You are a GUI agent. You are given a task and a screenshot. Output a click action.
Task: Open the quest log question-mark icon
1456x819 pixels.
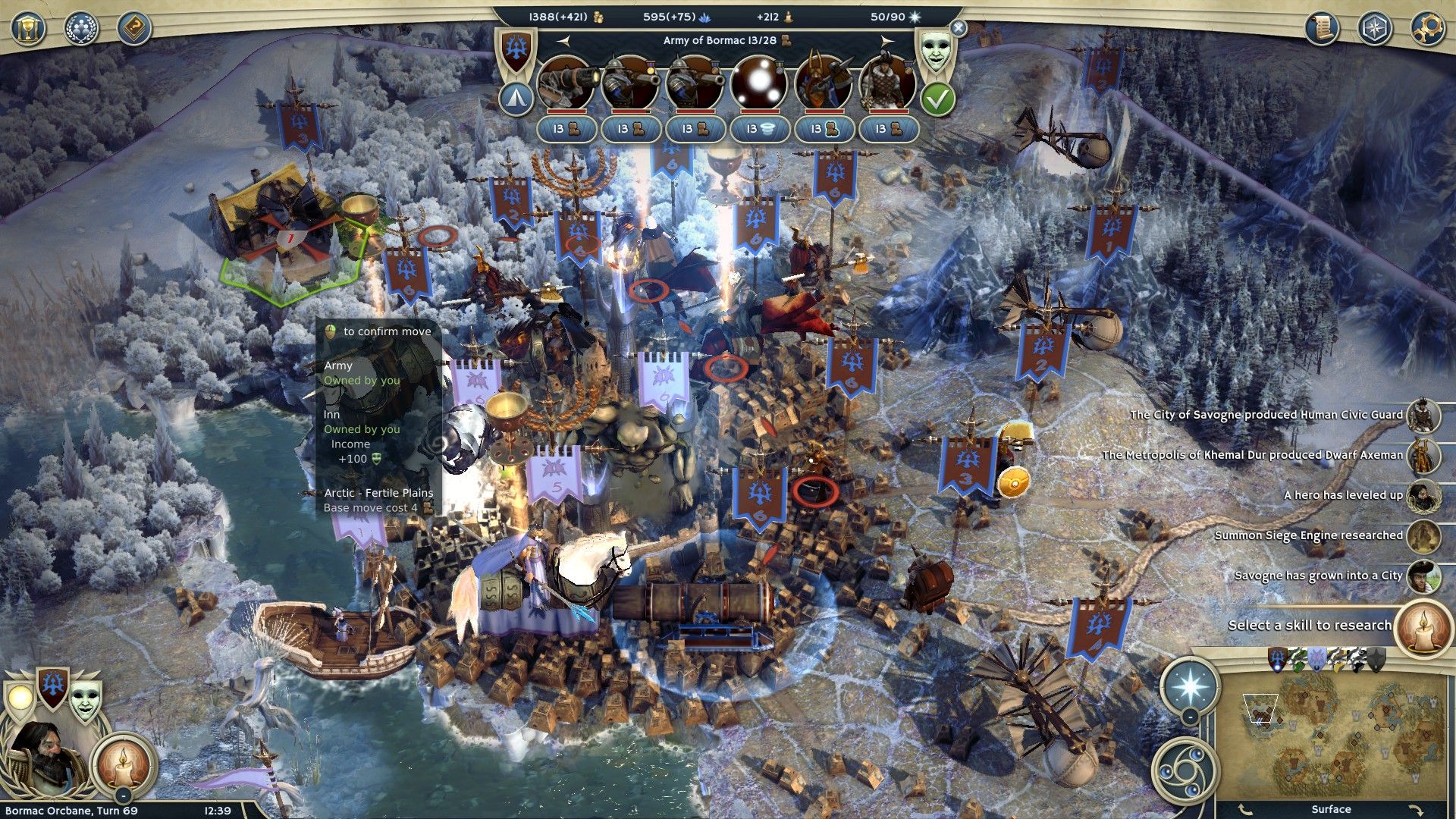pos(134,29)
